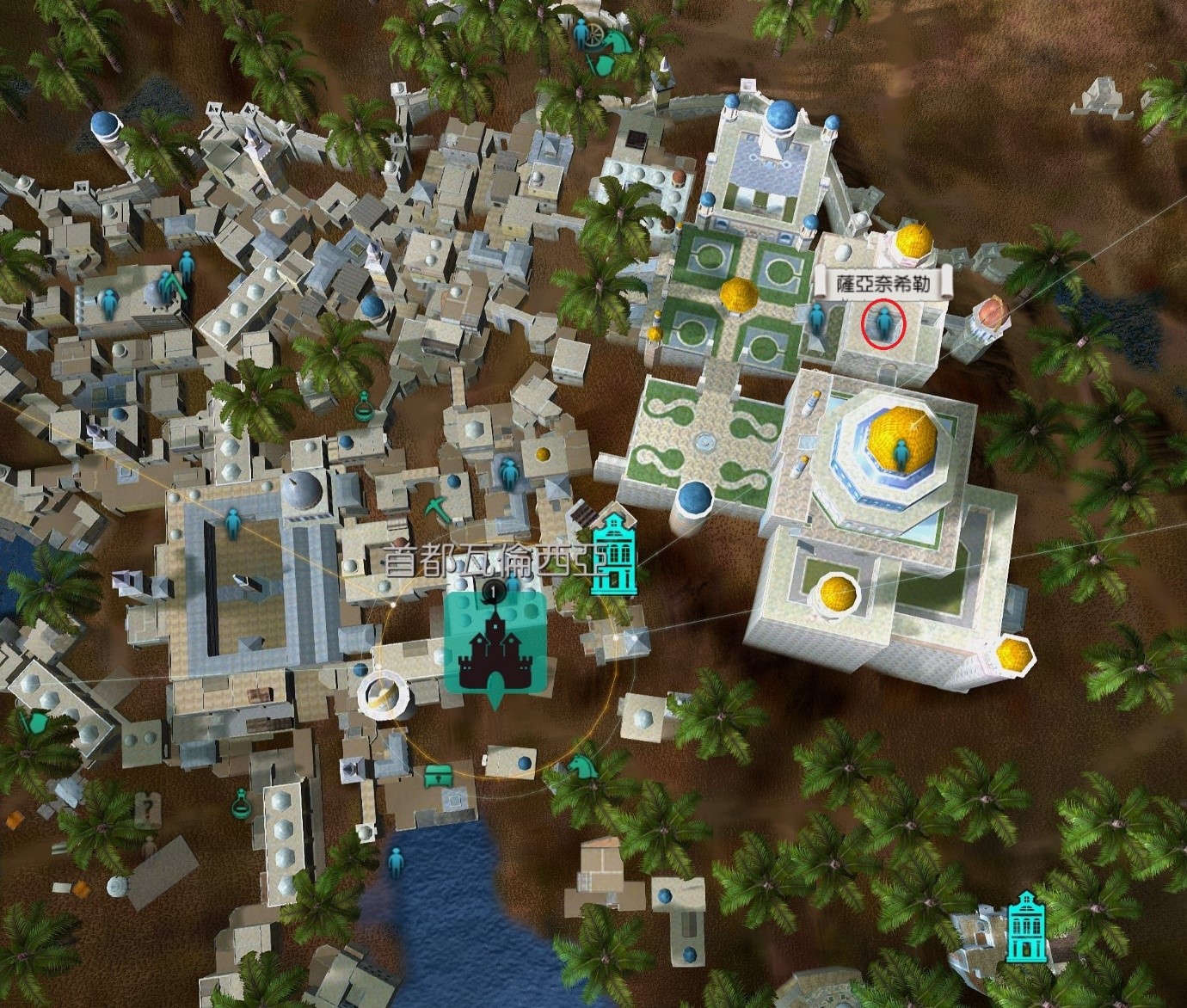1187x1008 pixels.
Task: Click the NPC marker standing on the water
Action: pyautogui.click(x=396, y=860)
